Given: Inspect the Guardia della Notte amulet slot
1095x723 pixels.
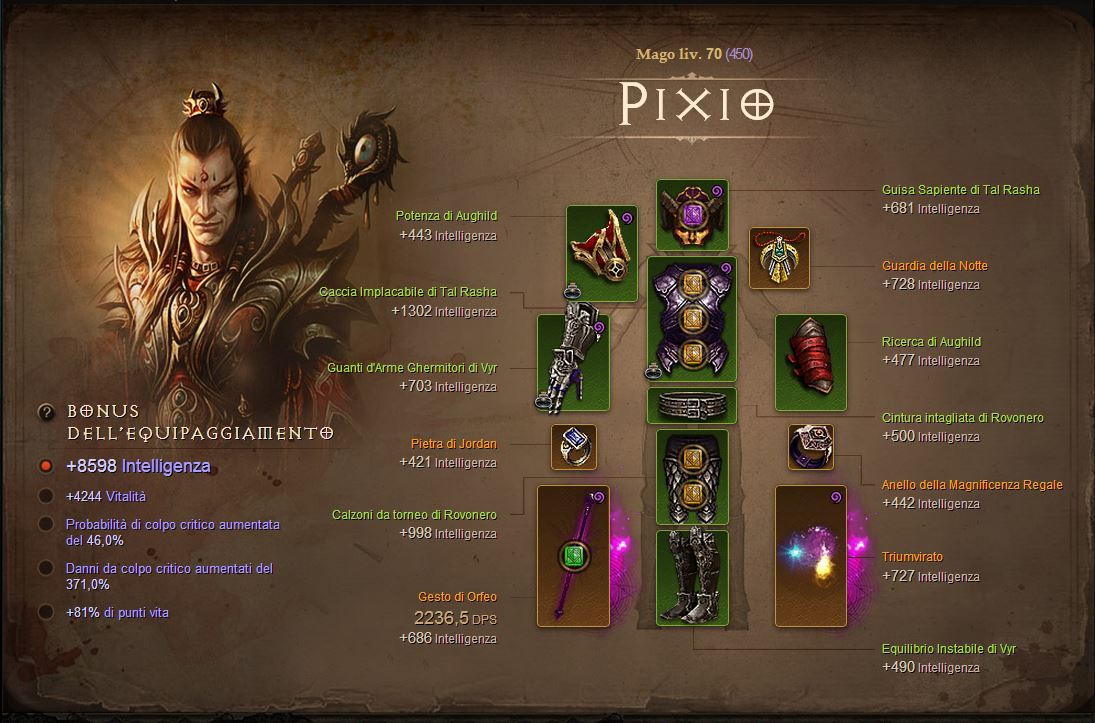Looking at the screenshot, I should (779, 258).
